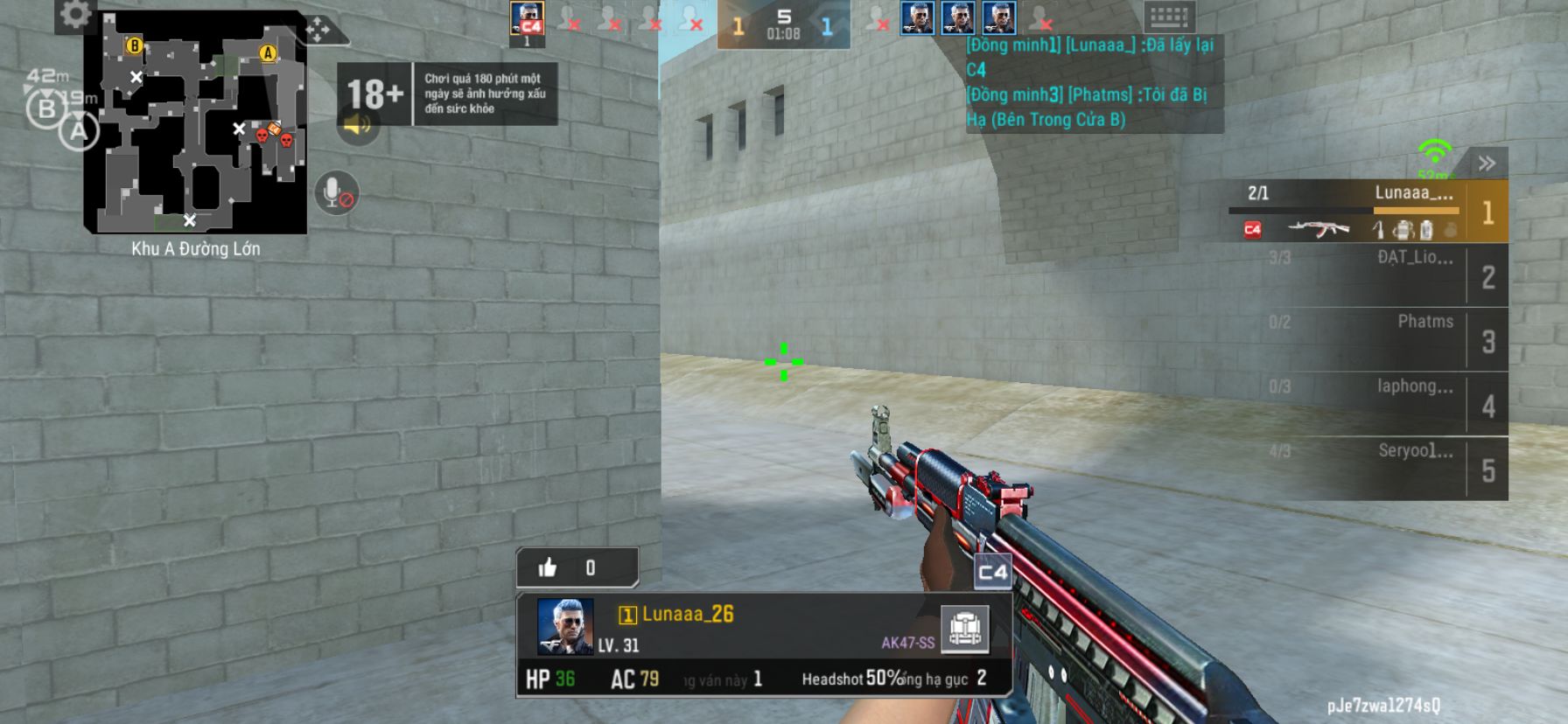
Task: Expand the minimap with the arrows icon
Action: tap(318, 31)
